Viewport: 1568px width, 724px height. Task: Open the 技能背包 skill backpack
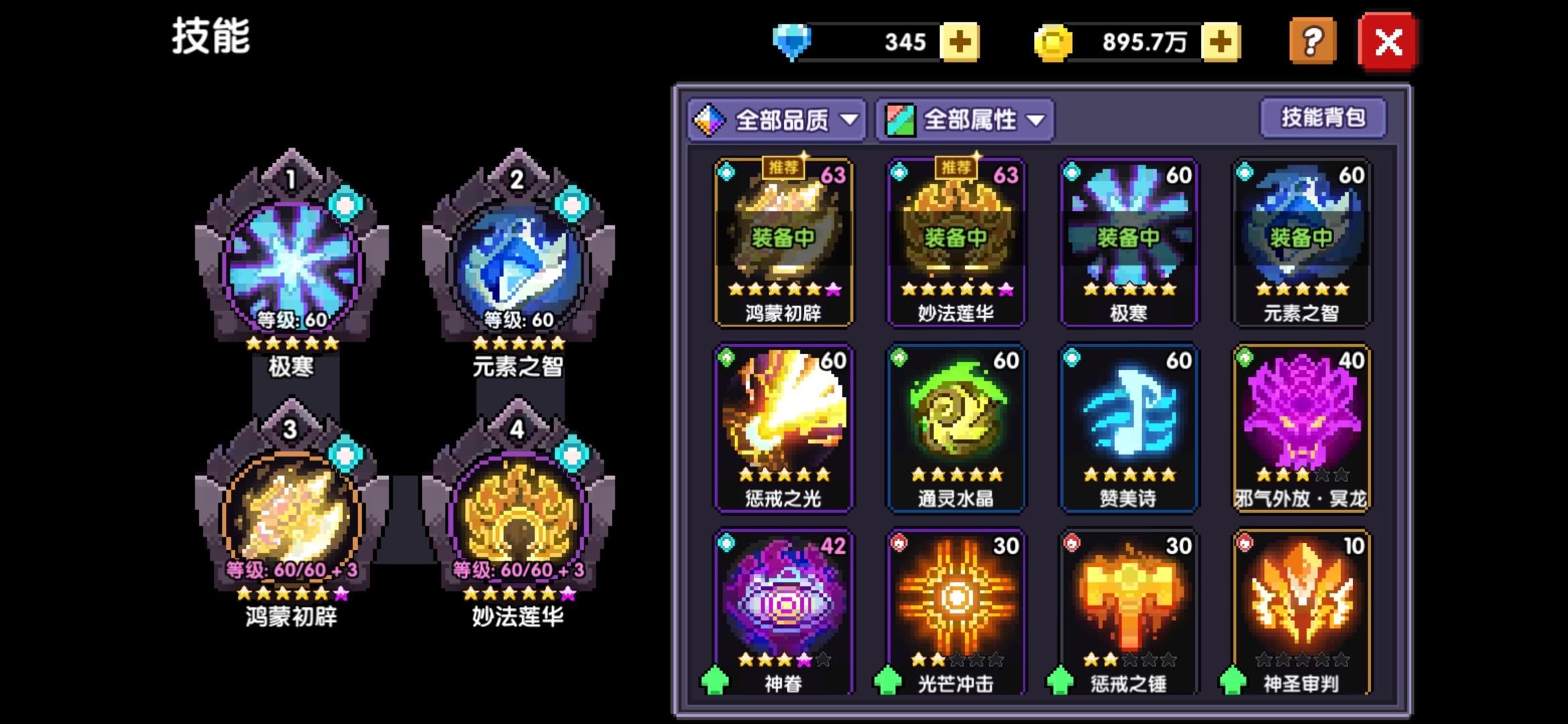click(x=1323, y=117)
